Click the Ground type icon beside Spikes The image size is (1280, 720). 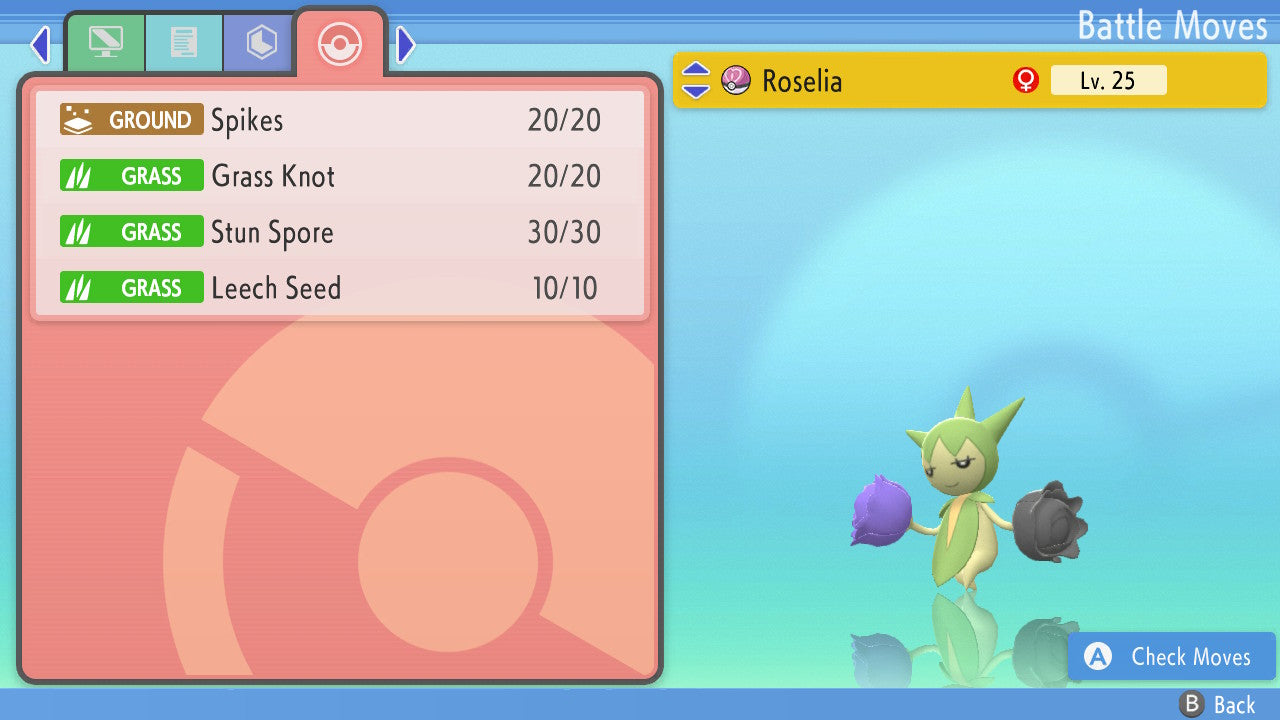(130, 119)
